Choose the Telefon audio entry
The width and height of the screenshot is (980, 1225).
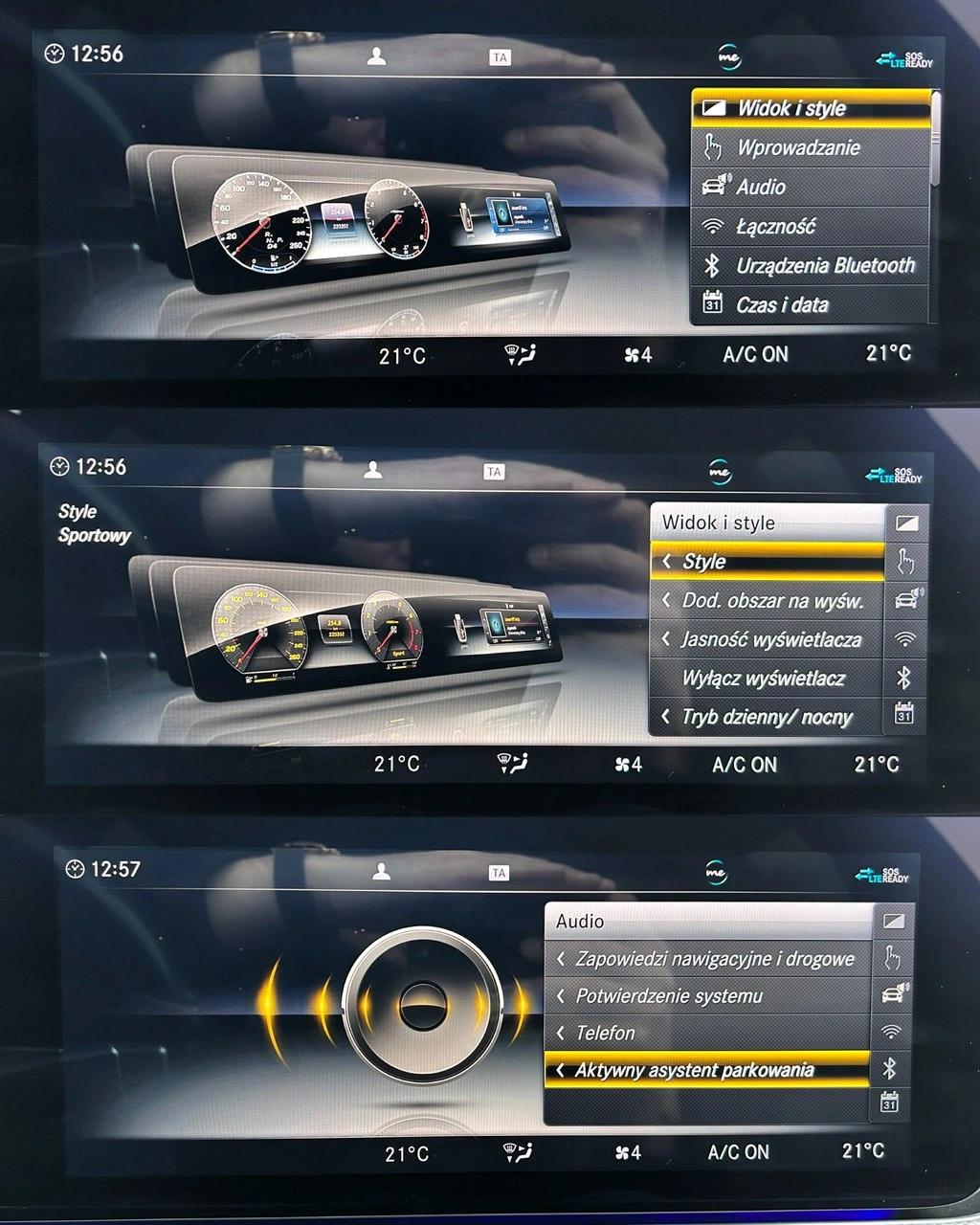tap(605, 1034)
